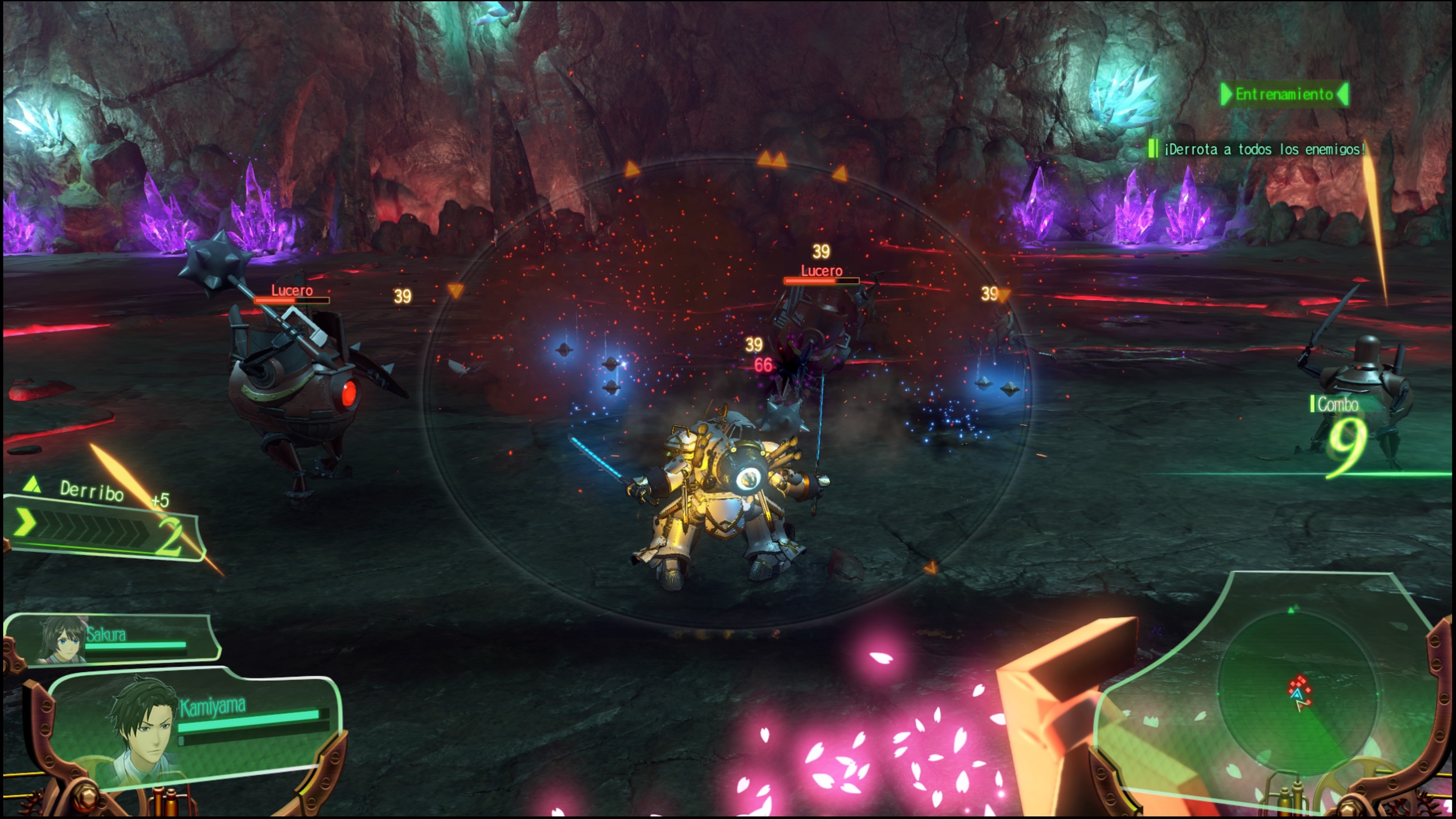Click the Entrenamiento mission label
This screenshot has height=819, width=1456.
1284,94
